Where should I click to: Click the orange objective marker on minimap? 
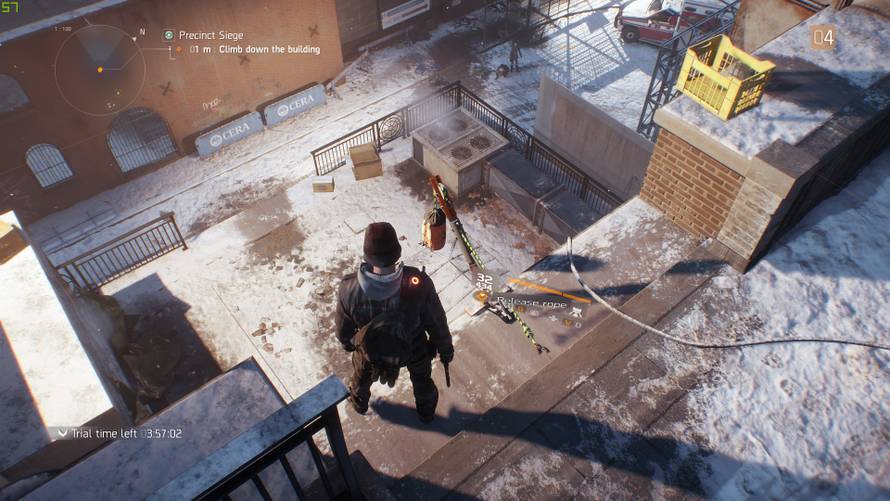click(99, 69)
